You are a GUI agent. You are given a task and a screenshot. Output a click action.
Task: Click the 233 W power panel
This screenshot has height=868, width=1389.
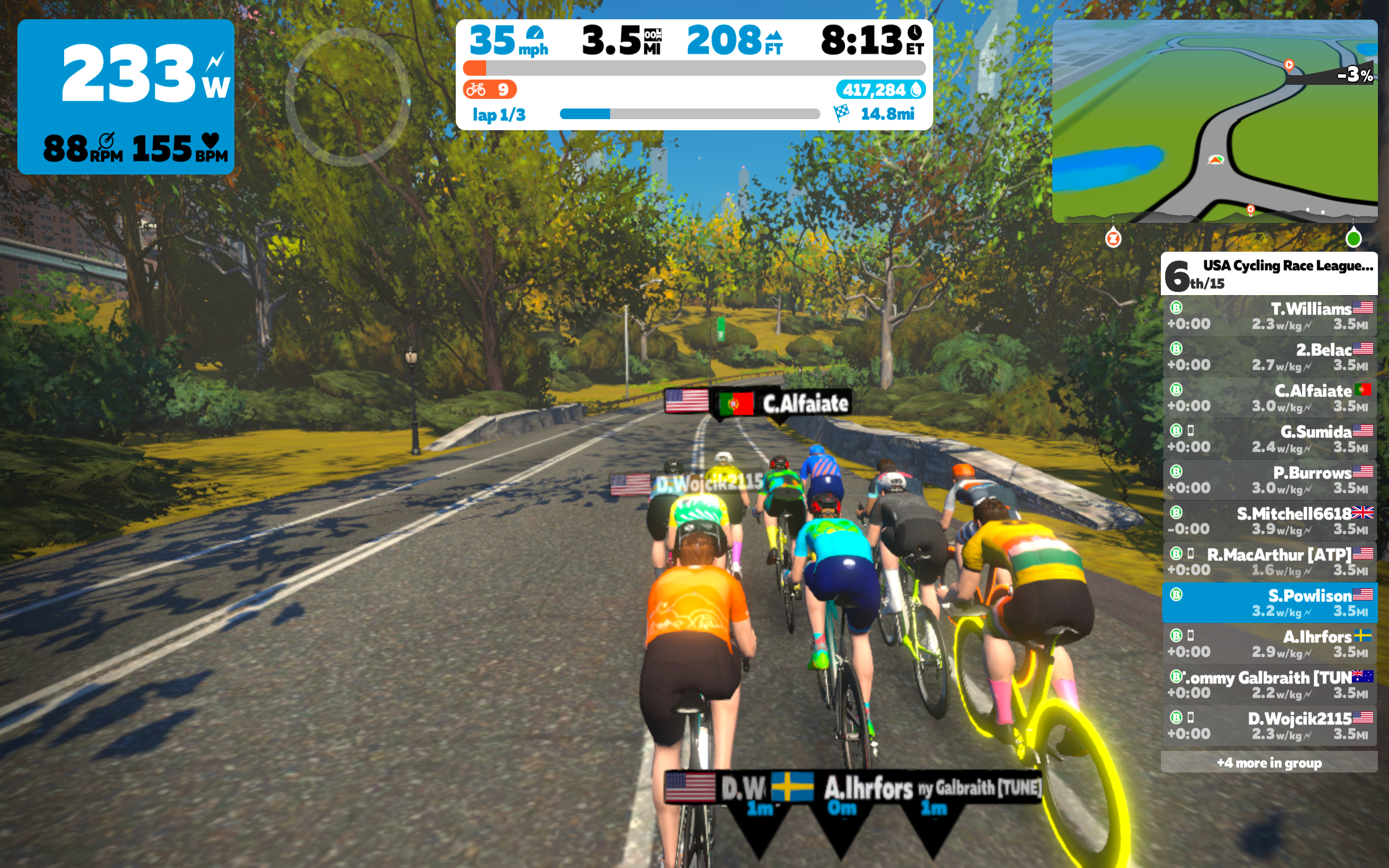126,96
